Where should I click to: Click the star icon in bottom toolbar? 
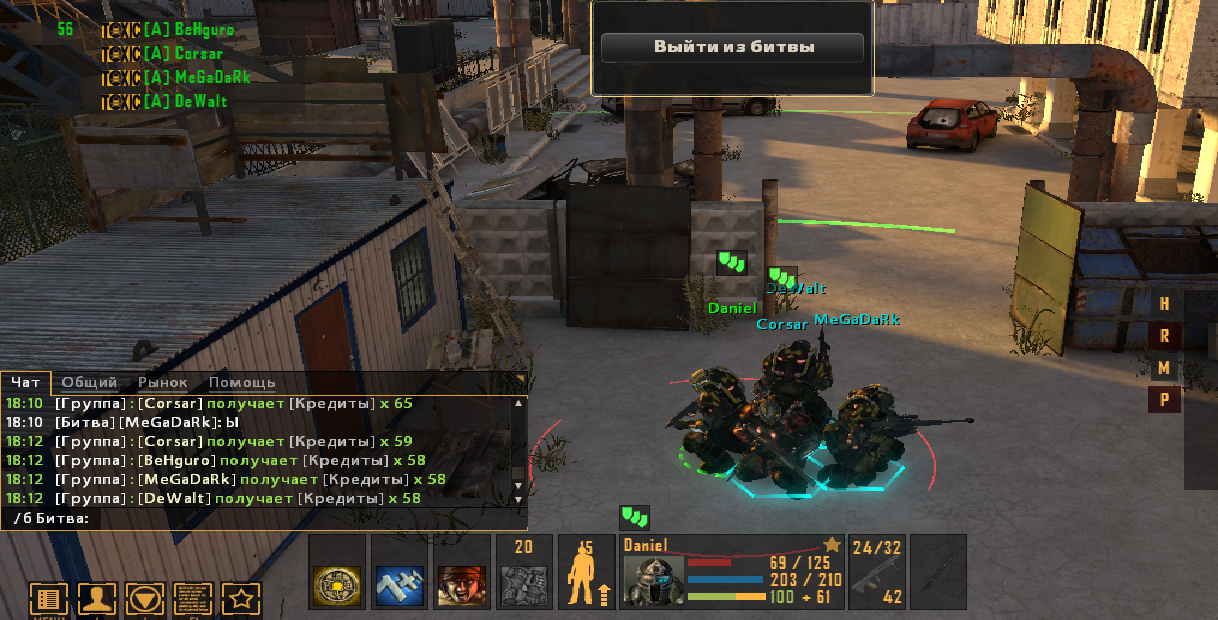coord(241,600)
